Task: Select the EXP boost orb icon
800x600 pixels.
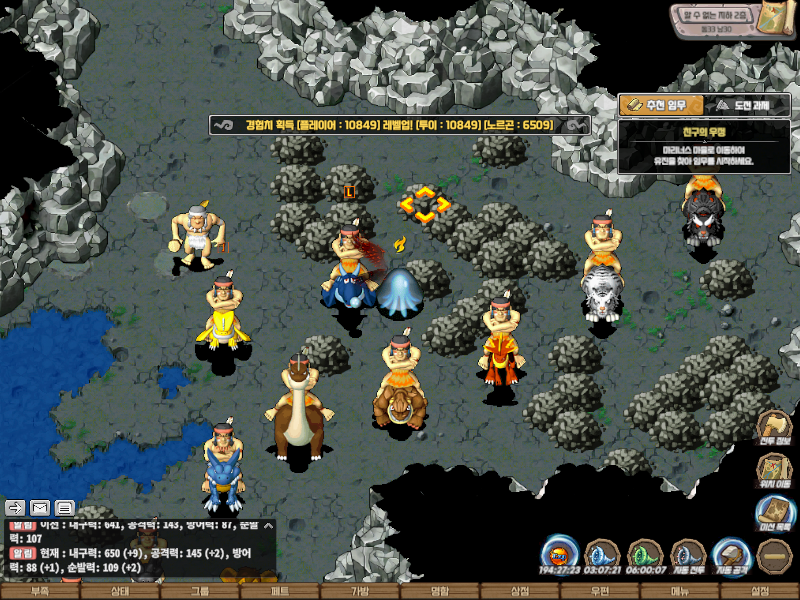Action: tap(559, 555)
